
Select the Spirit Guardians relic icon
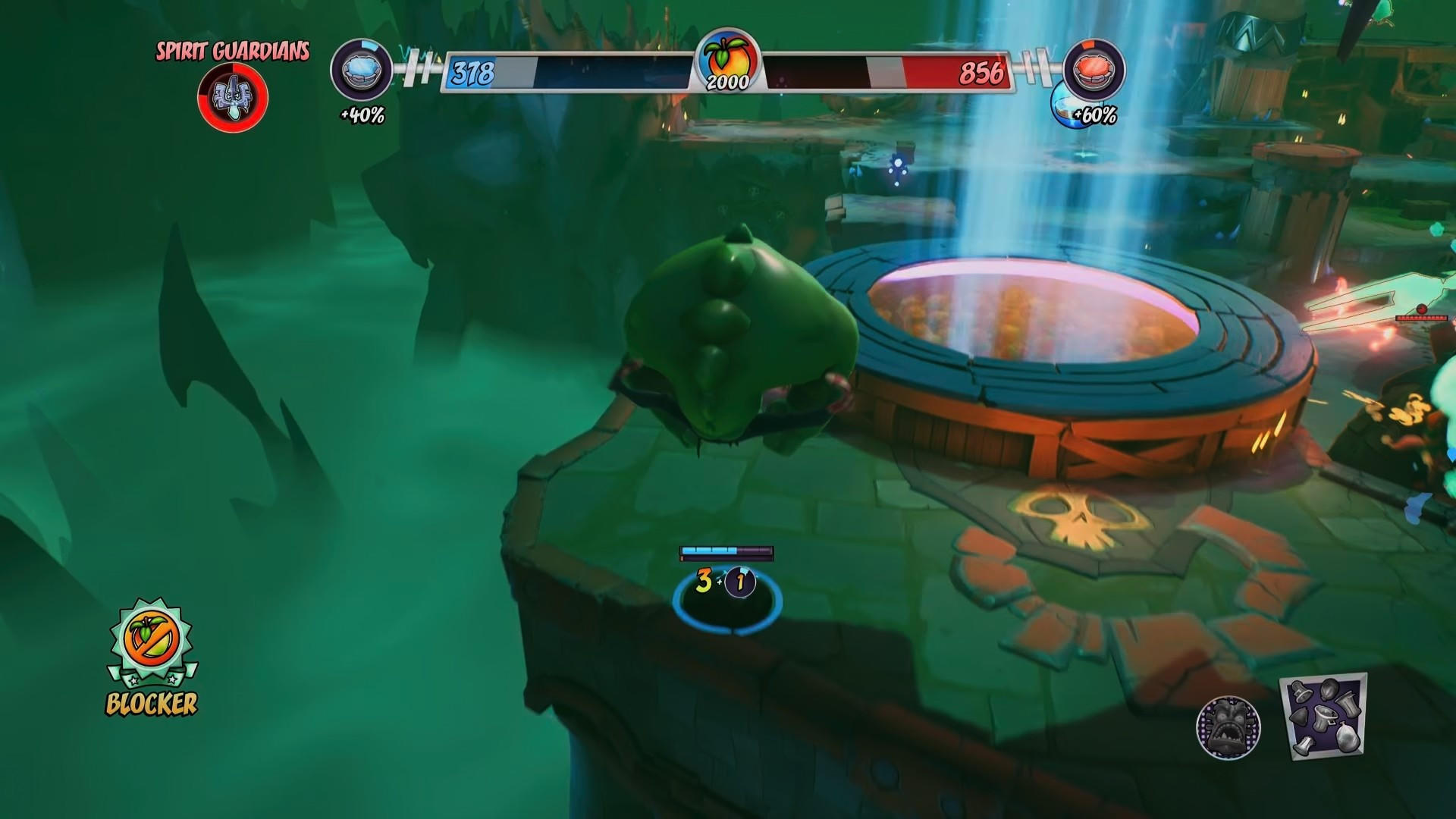[233, 97]
